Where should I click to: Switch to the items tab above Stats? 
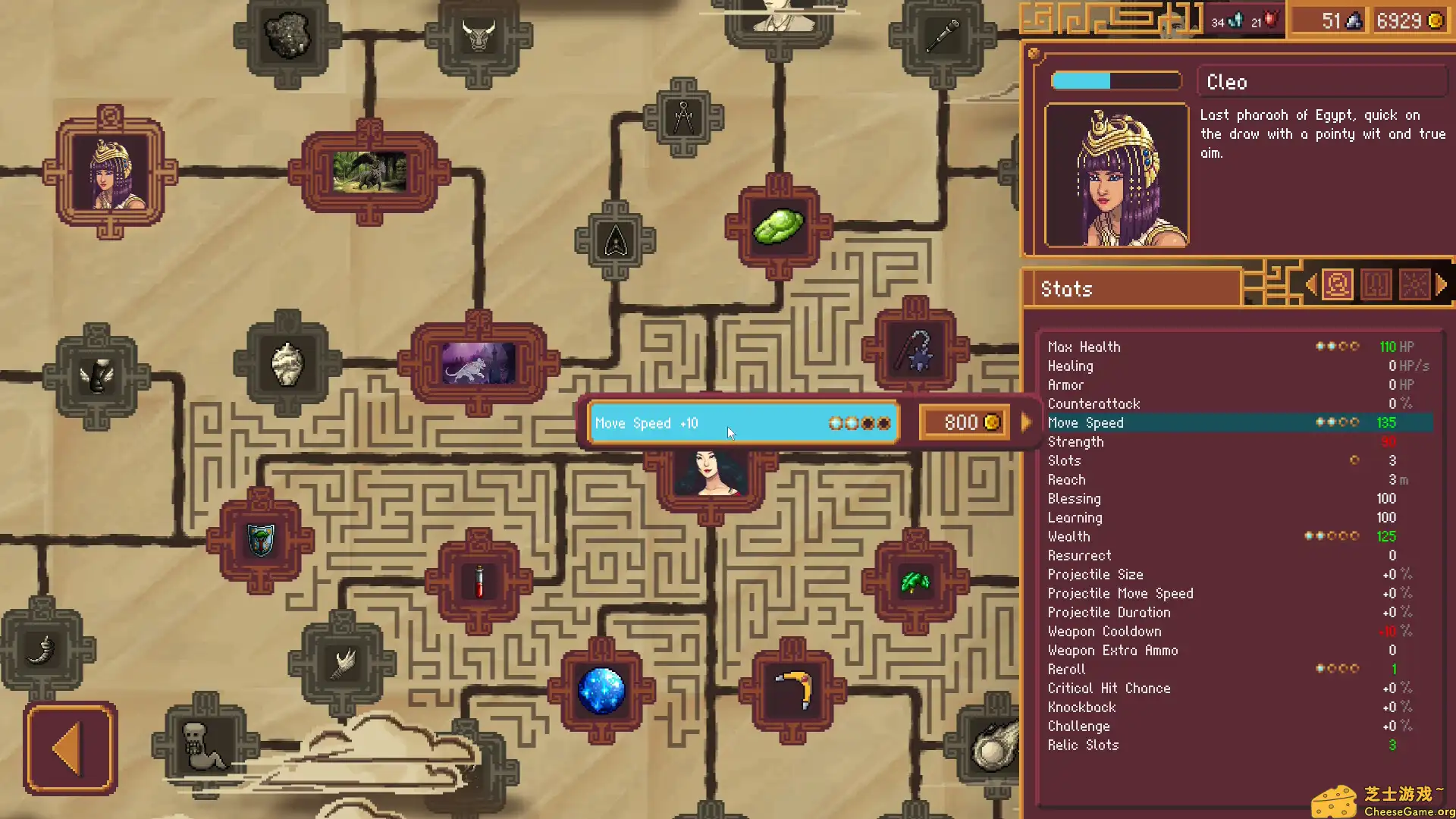click(1376, 284)
